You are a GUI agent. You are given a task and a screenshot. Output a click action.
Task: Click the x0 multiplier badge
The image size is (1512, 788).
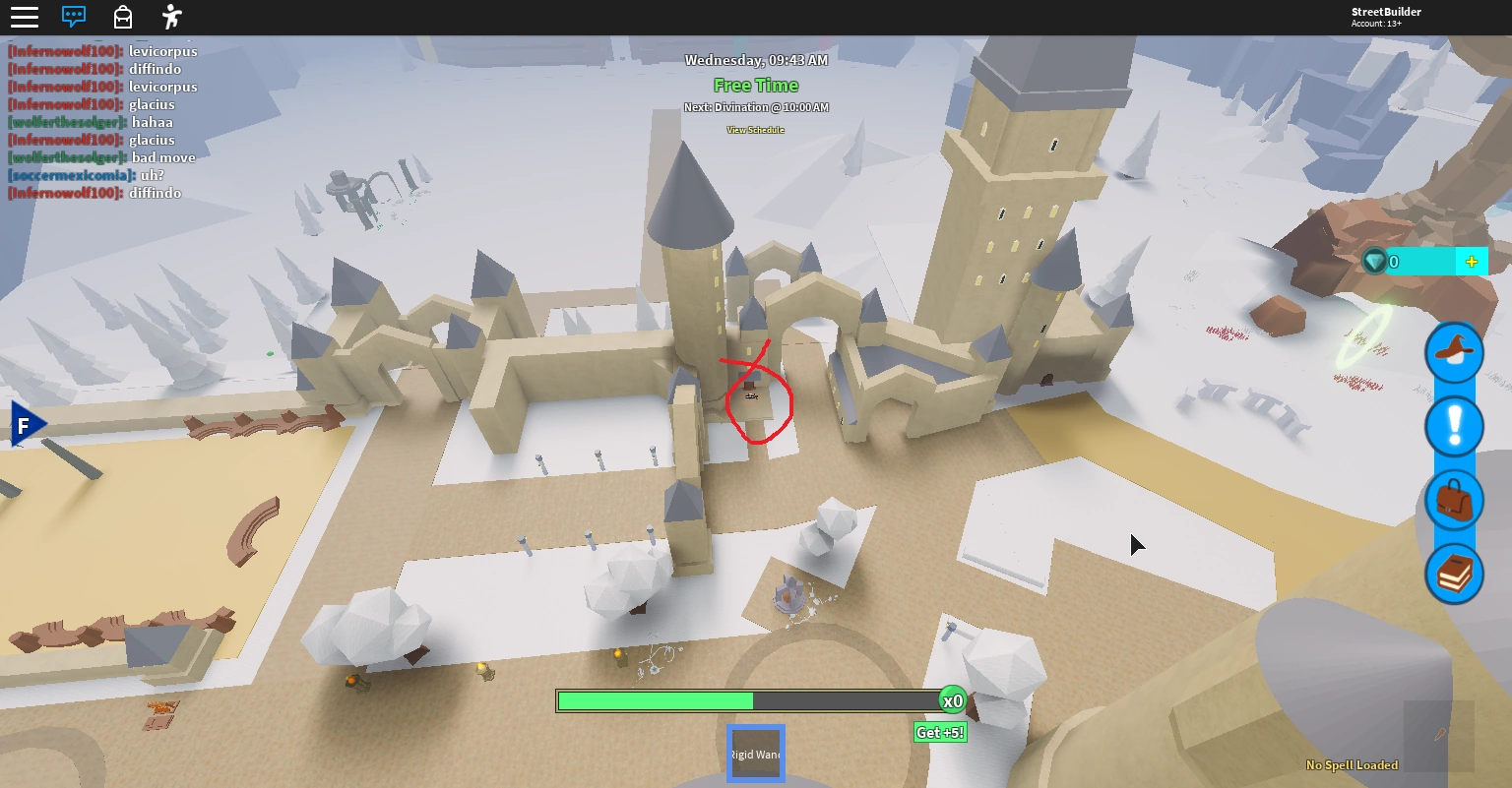pos(951,699)
